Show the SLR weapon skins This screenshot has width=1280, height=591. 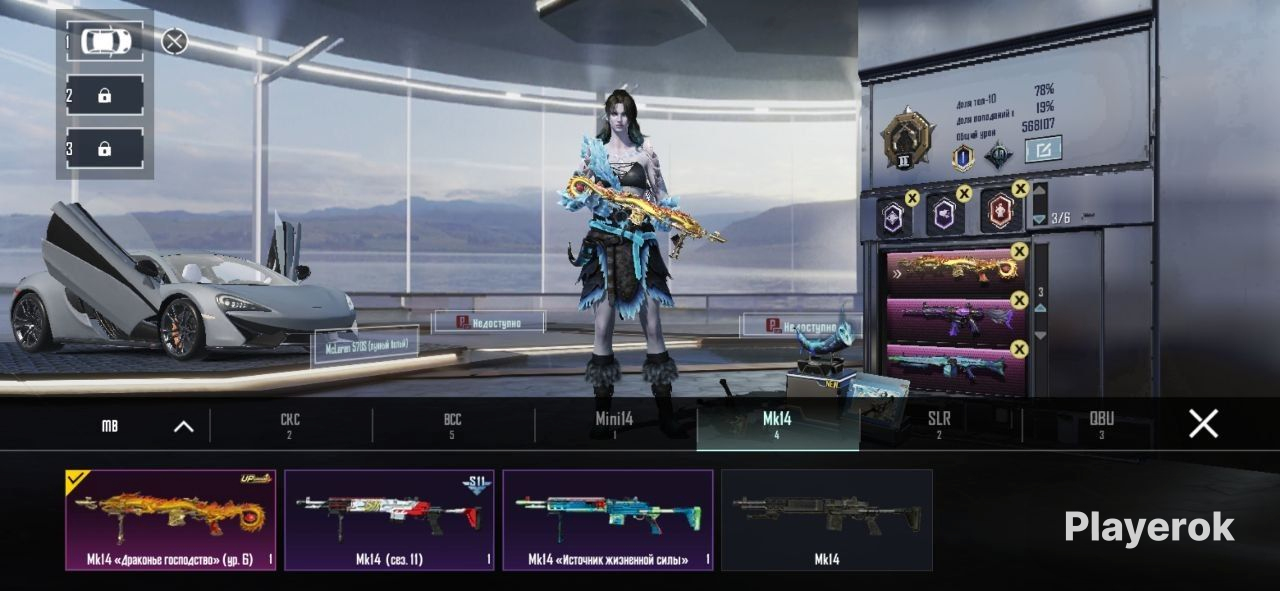(x=939, y=425)
